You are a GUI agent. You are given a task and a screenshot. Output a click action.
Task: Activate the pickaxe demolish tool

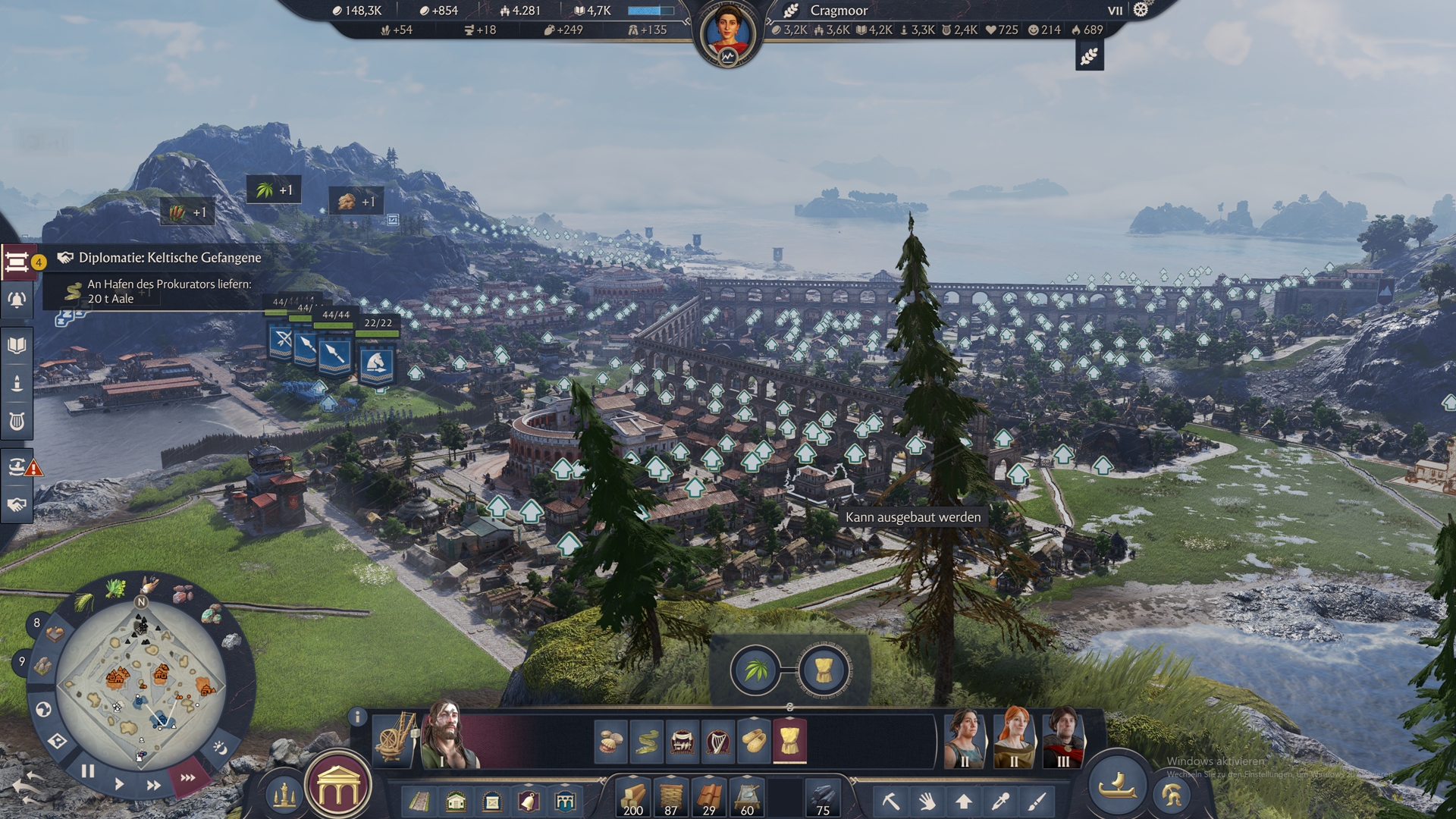pyautogui.click(x=890, y=801)
